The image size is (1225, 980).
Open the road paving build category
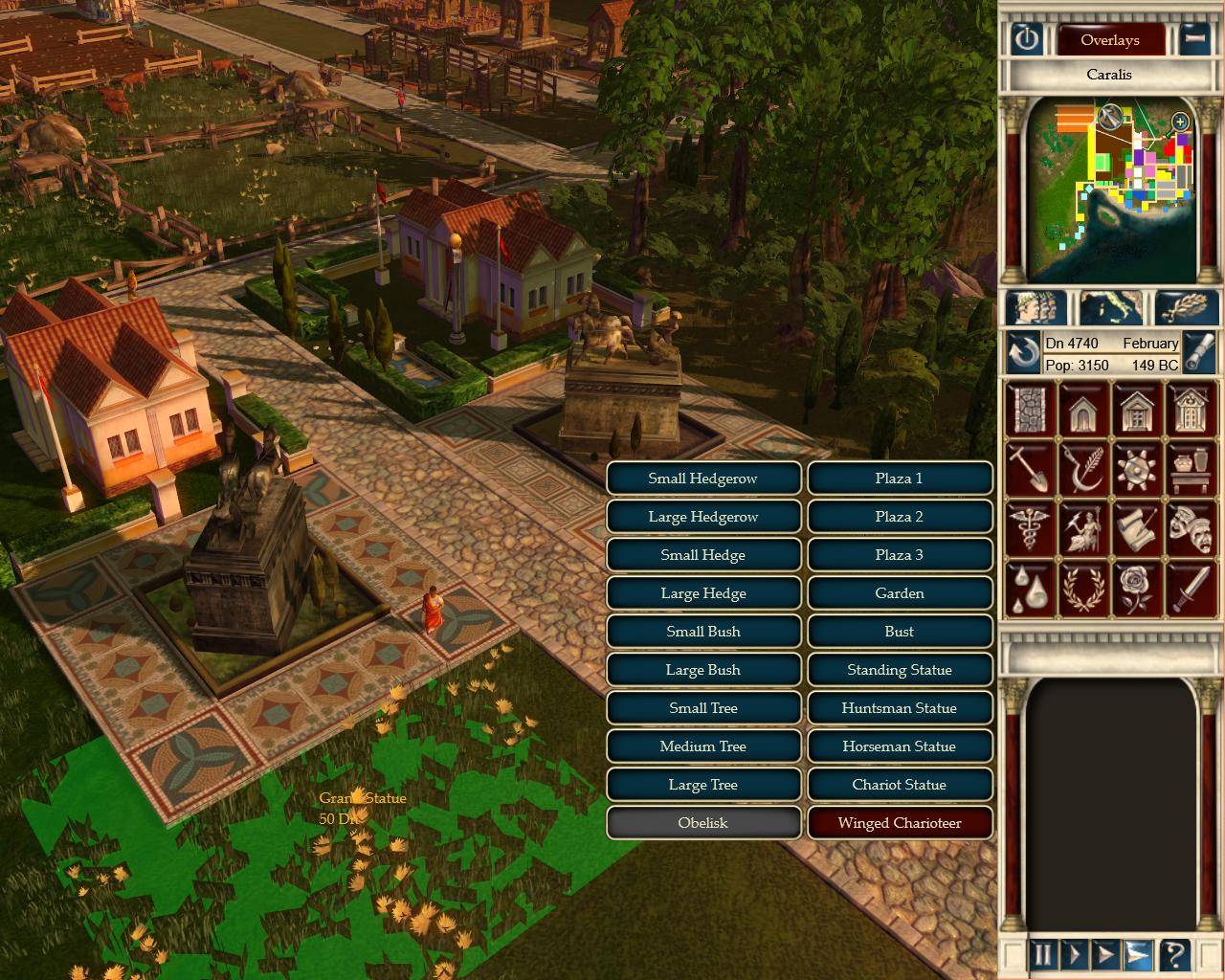[1029, 409]
